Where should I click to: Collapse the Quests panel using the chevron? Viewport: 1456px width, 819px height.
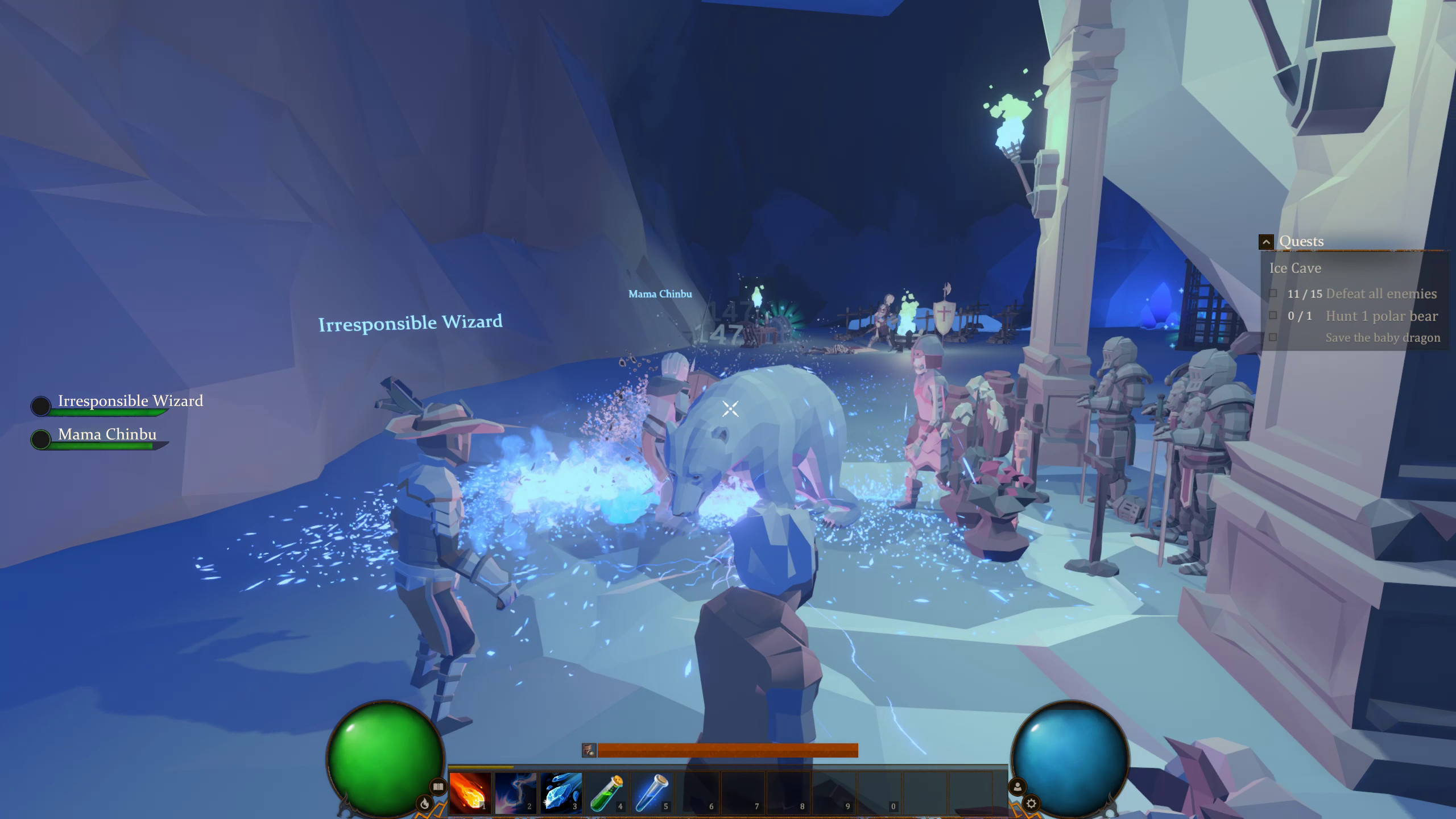tap(1266, 241)
